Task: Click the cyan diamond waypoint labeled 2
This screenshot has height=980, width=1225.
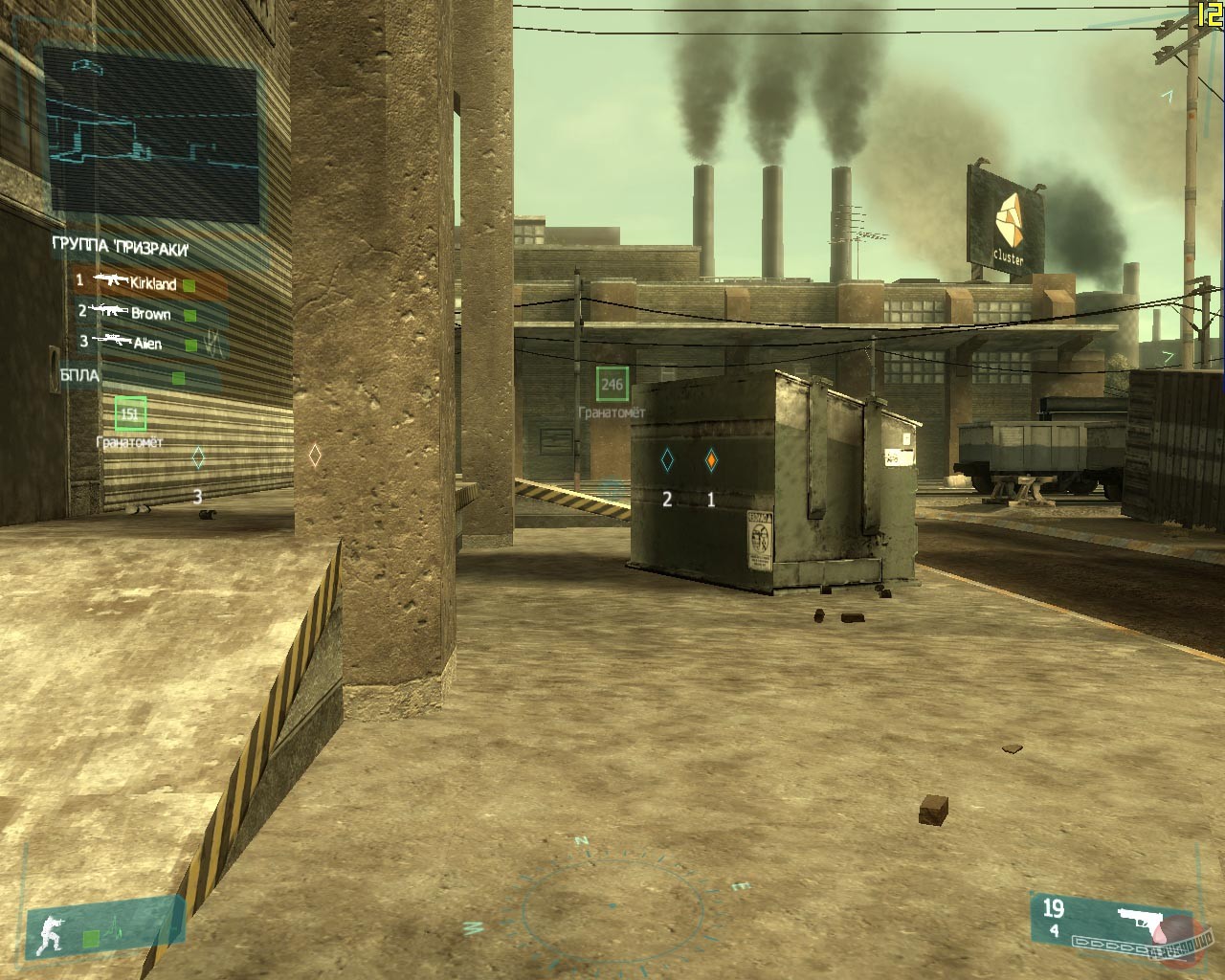Action: tap(667, 460)
